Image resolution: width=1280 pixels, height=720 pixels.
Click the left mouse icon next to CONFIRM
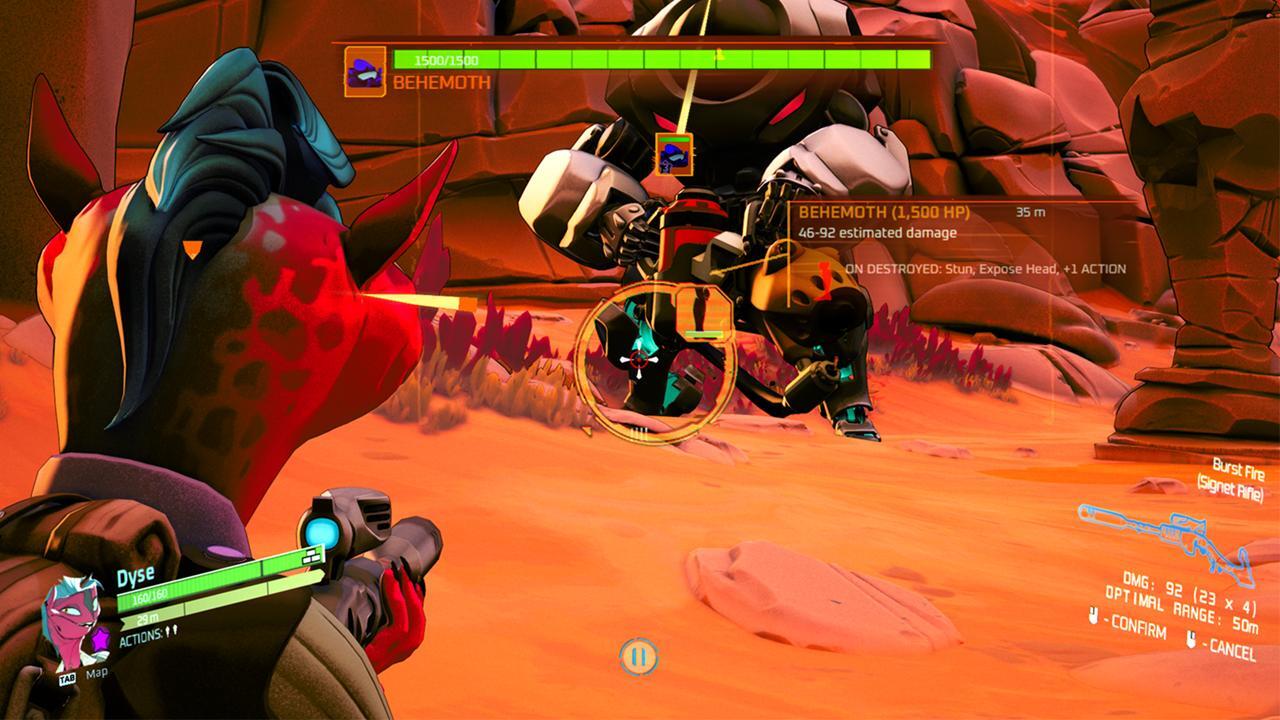1094,618
